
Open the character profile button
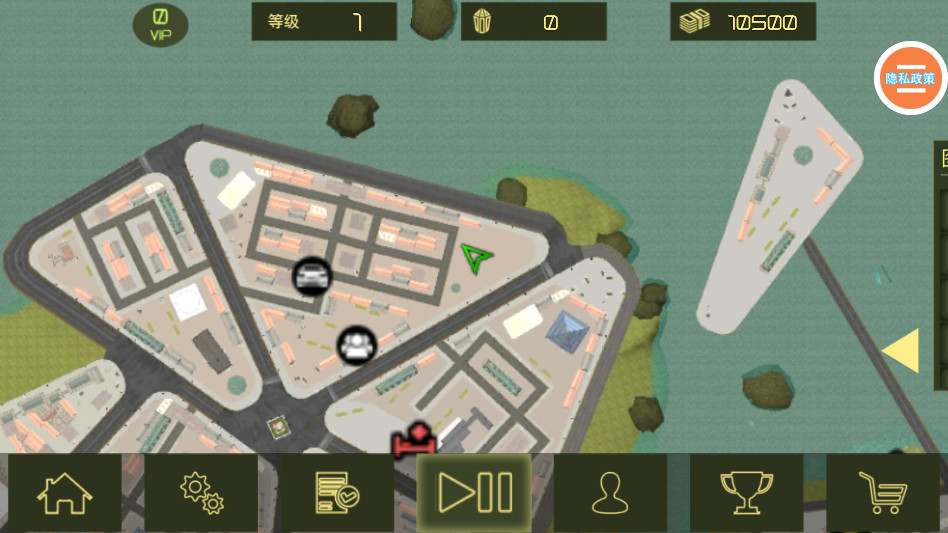pos(609,493)
